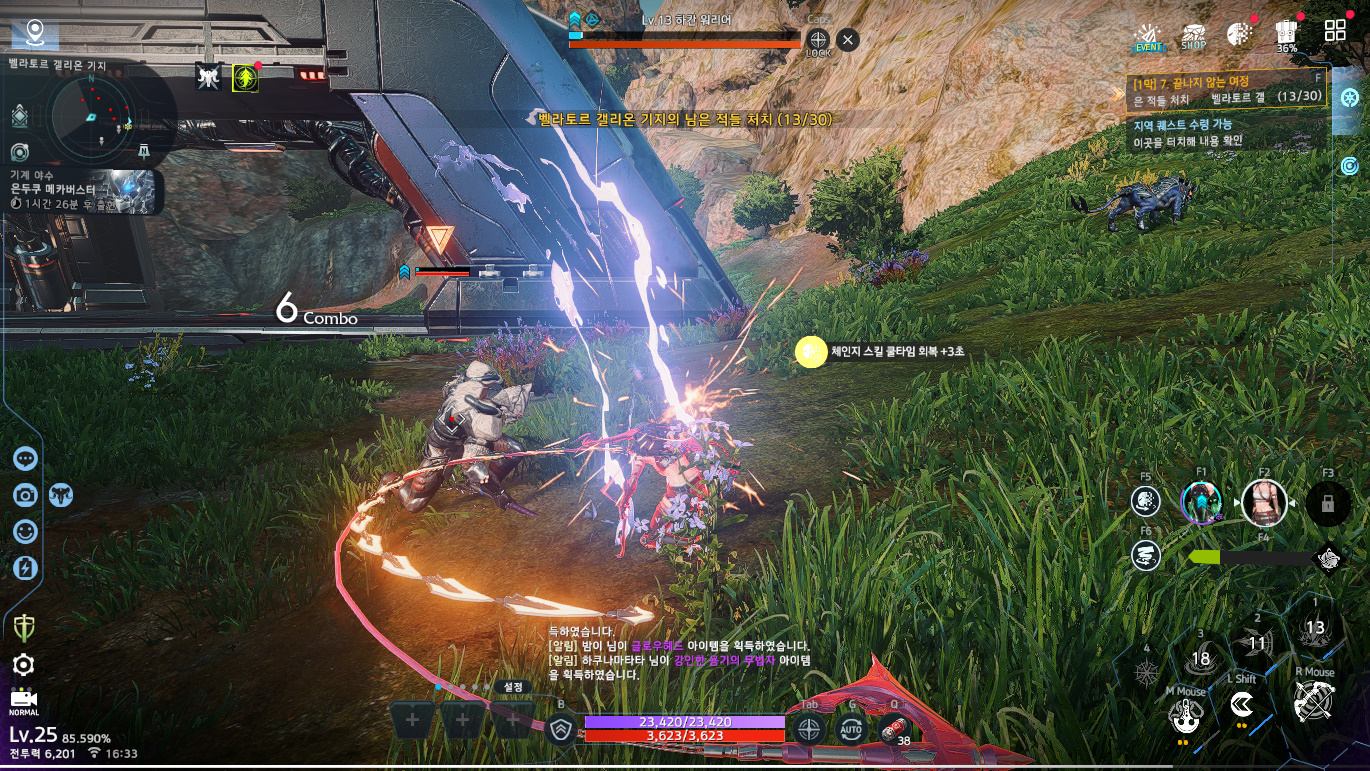This screenshot has width=1370, height=771.
Task: Select the main quest tracker entry
Action: (x=1226, y=89)
